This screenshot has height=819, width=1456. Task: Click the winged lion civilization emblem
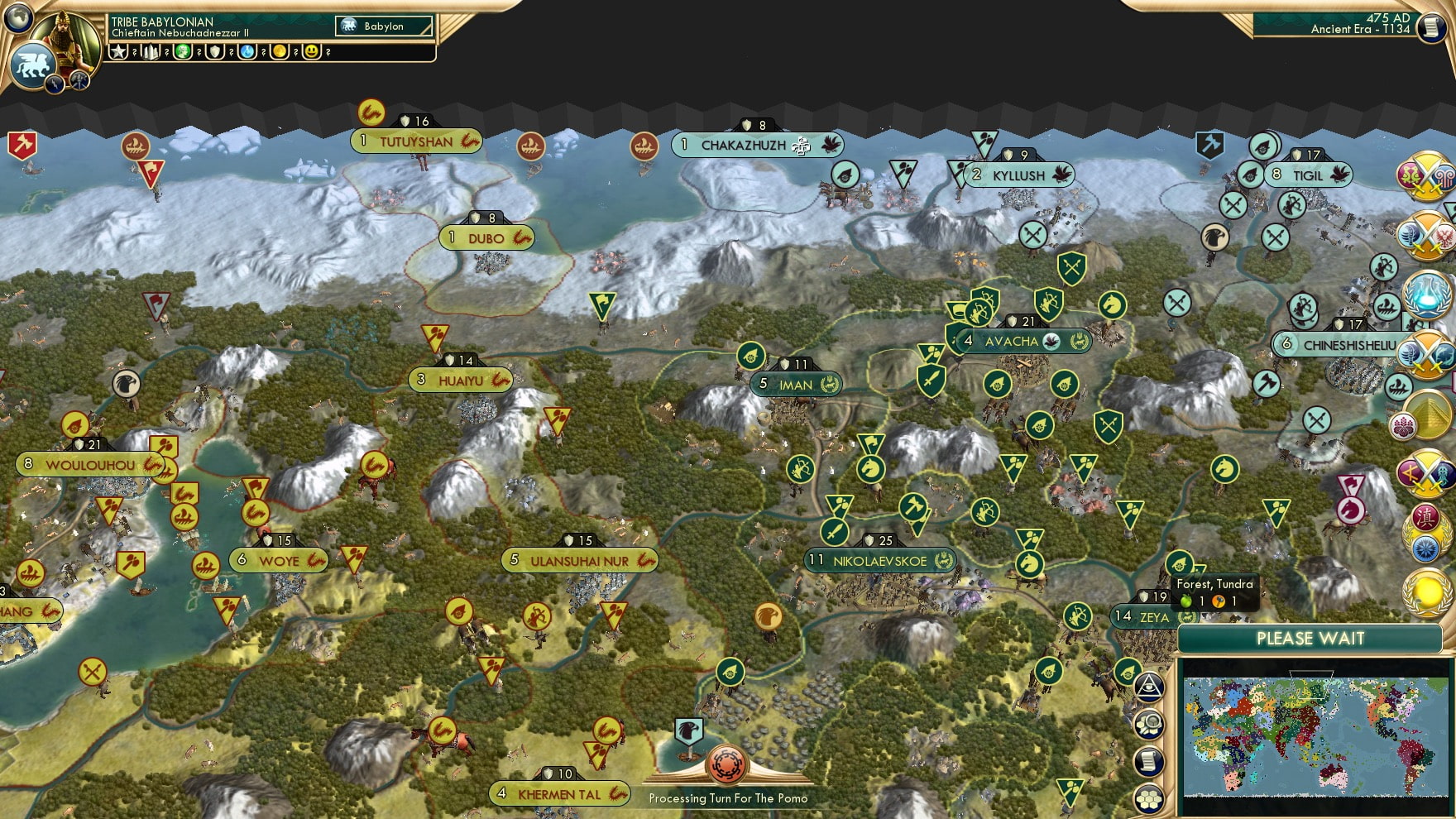click(x=33, y=65)
